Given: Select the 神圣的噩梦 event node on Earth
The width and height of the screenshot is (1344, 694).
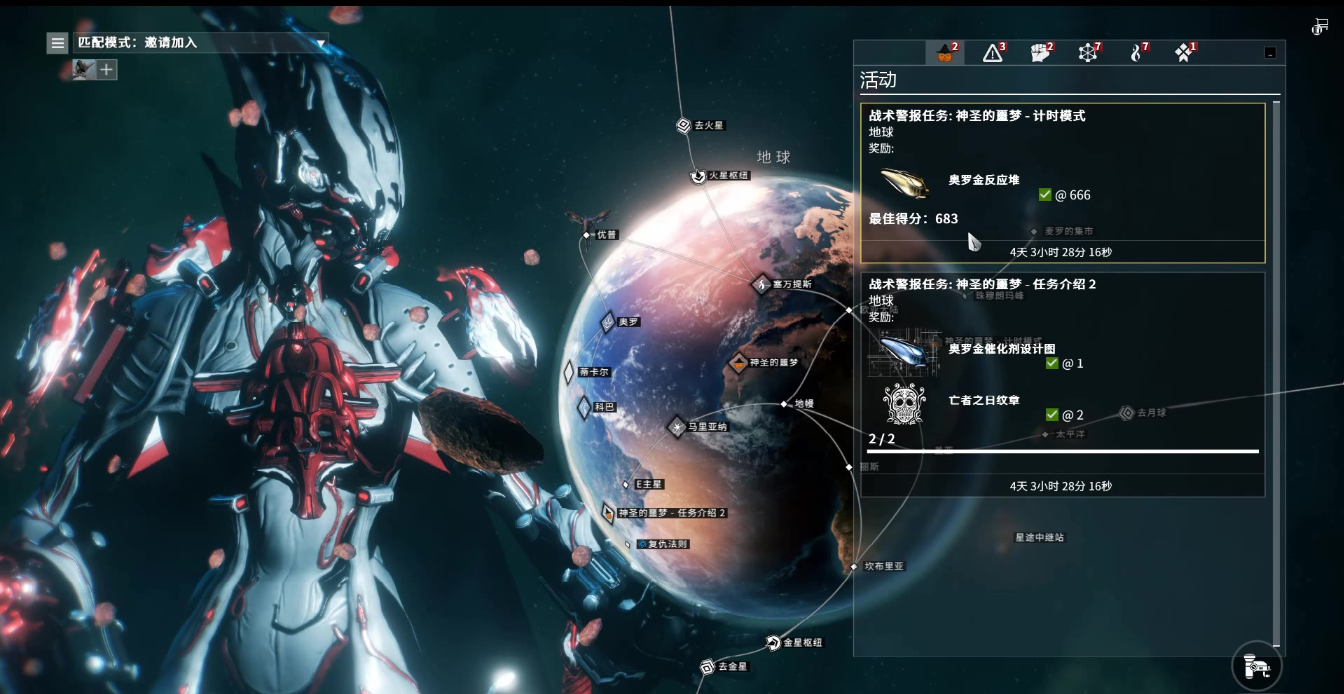Looking at the screenshot, I should pos(739,363).
